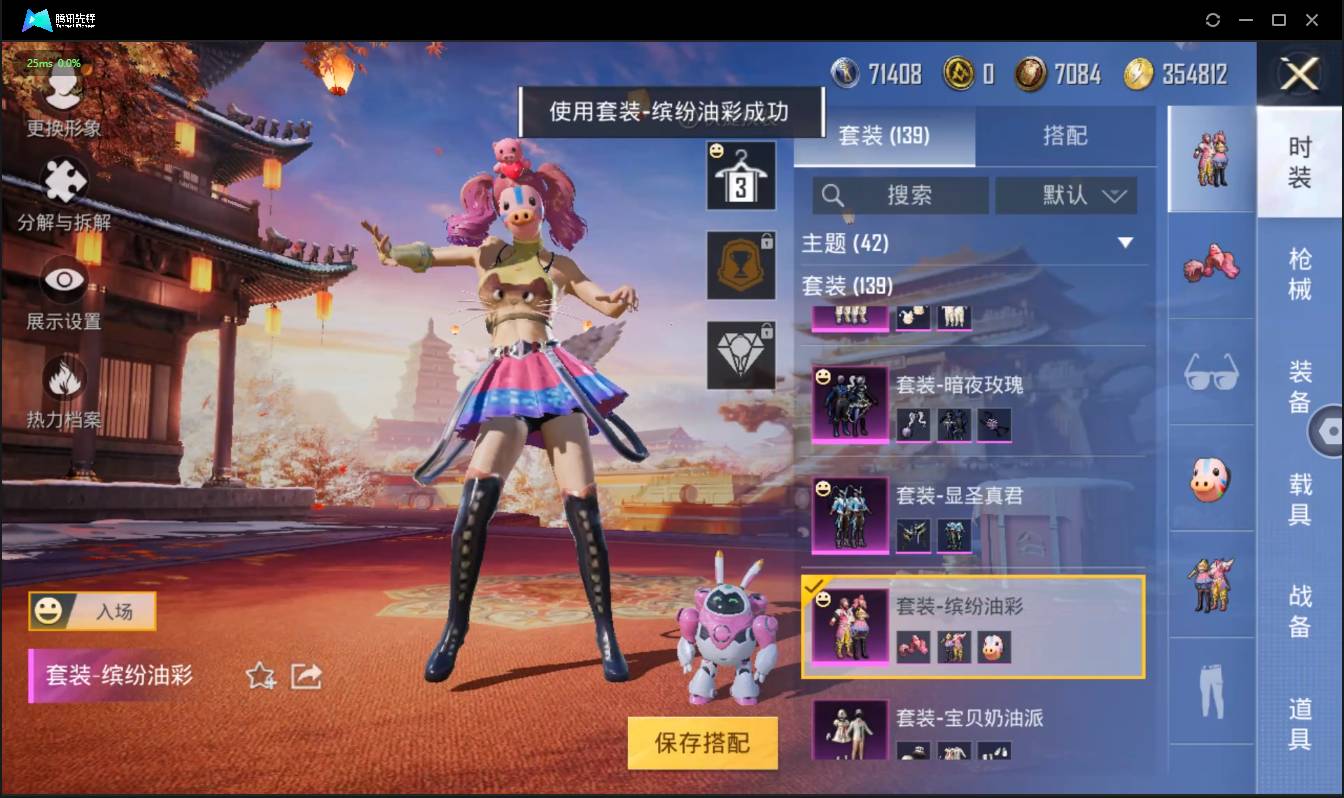This screenshot has height=798, width=1344.
Task: Click the search magnifier icon
Action: tap(833, 195)
